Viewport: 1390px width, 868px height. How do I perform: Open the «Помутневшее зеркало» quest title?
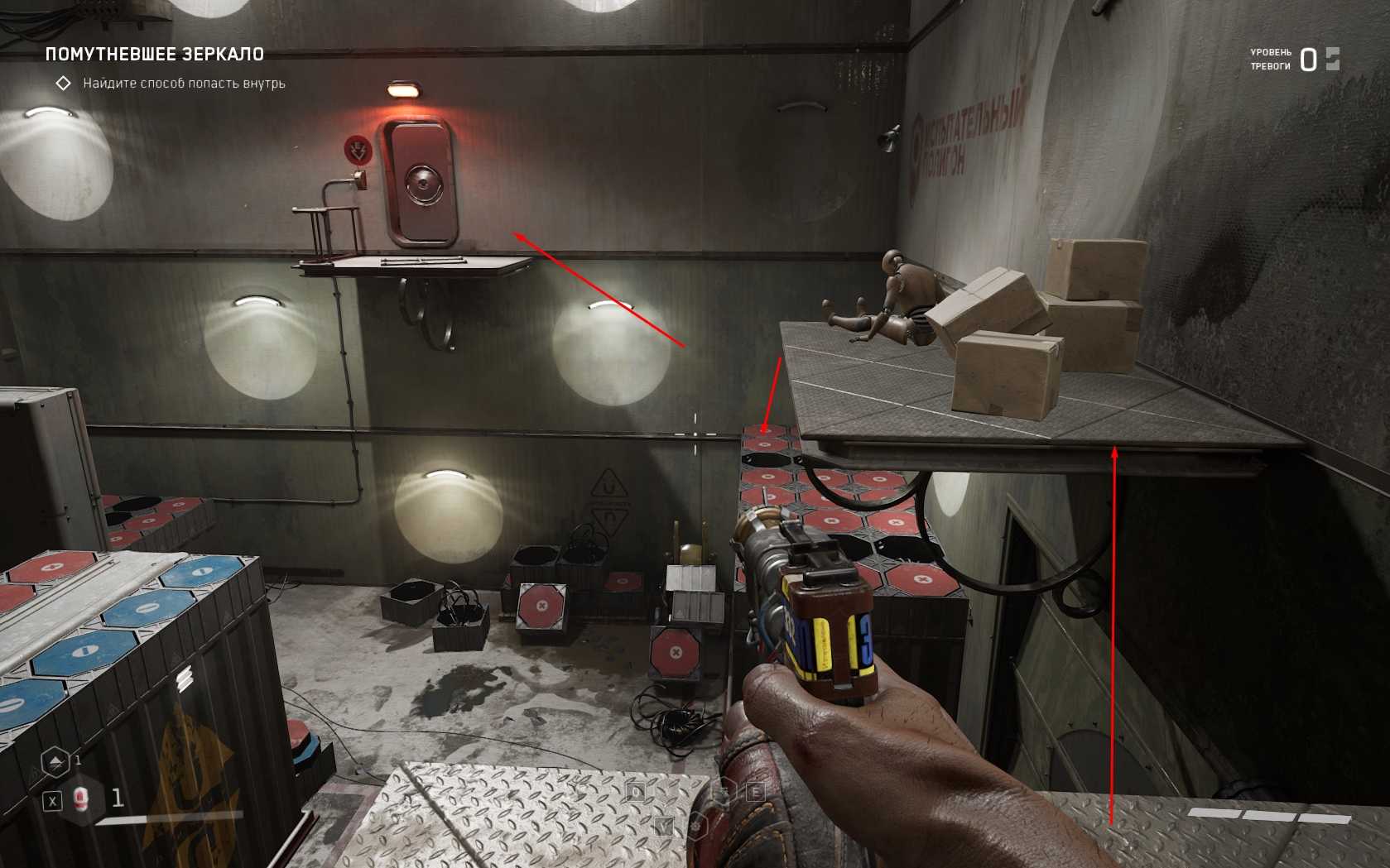tap(155, 55)
